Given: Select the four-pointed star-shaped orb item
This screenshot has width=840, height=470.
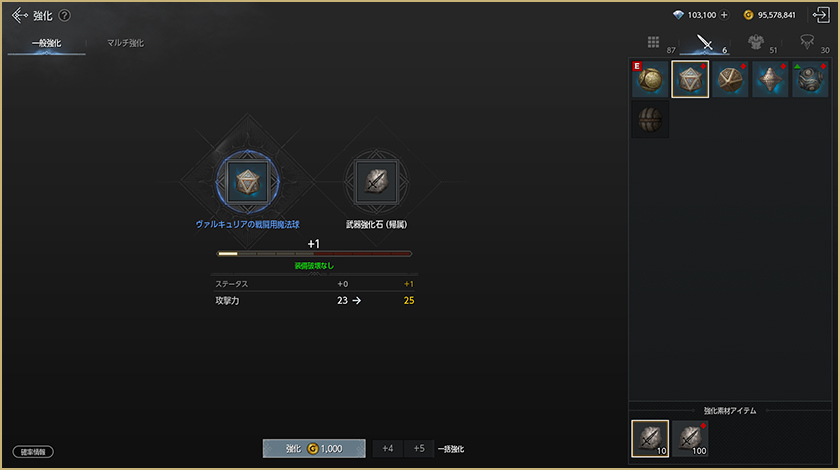Looking at the screenshot, I should 770,79.
